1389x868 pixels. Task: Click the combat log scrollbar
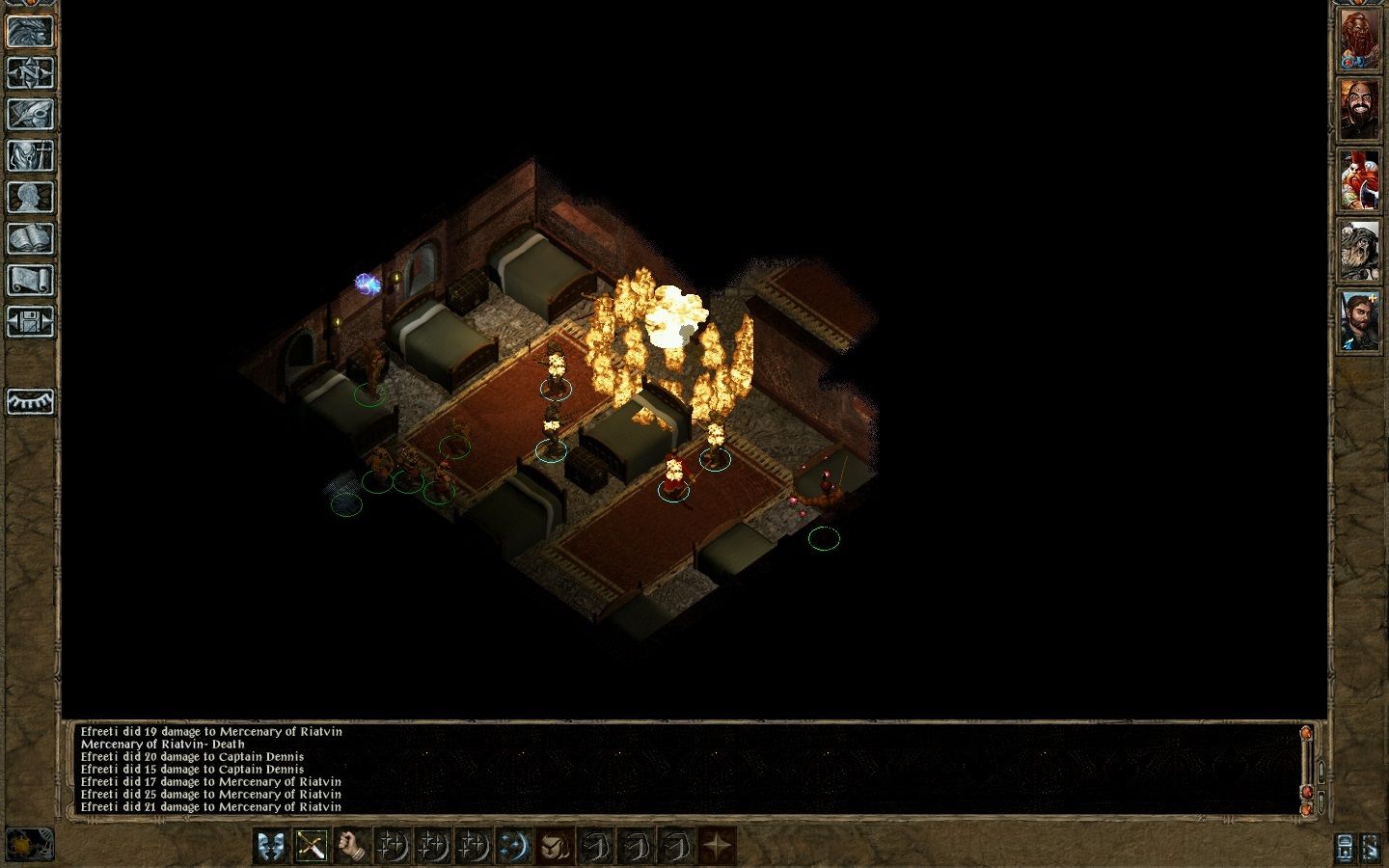click(x=1307, y=767)
